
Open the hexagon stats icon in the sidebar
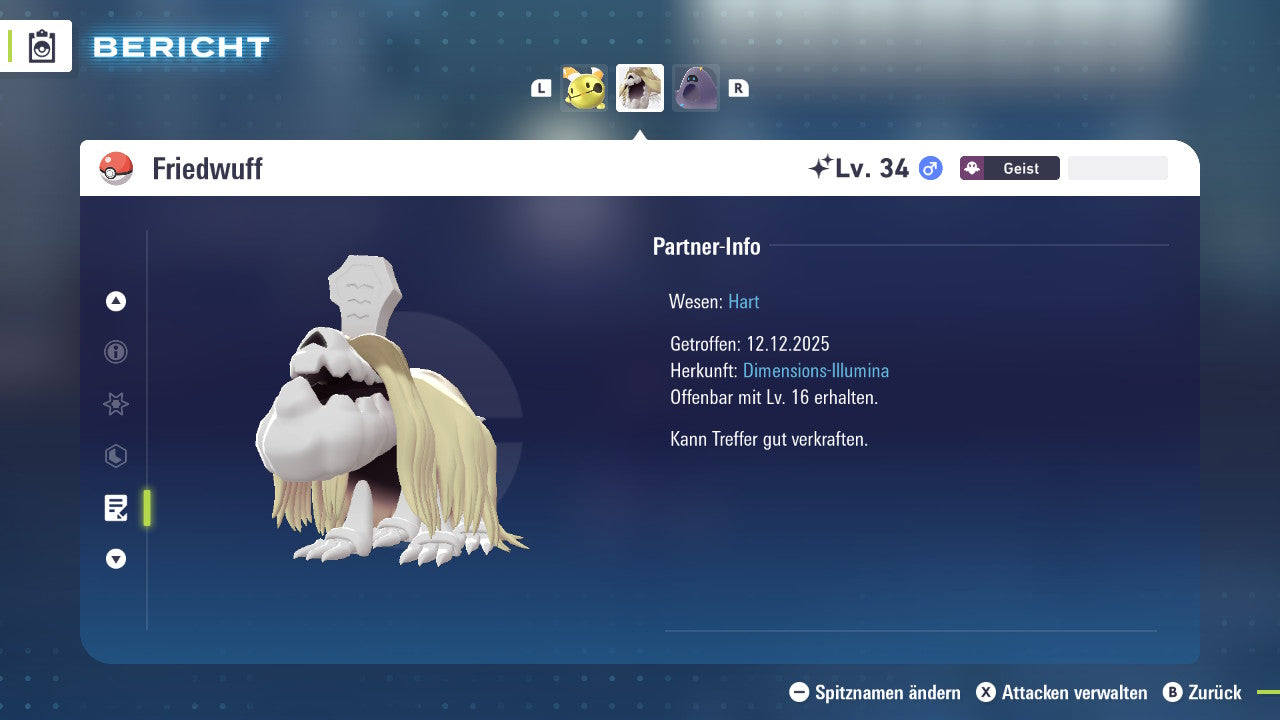(115, 456)
